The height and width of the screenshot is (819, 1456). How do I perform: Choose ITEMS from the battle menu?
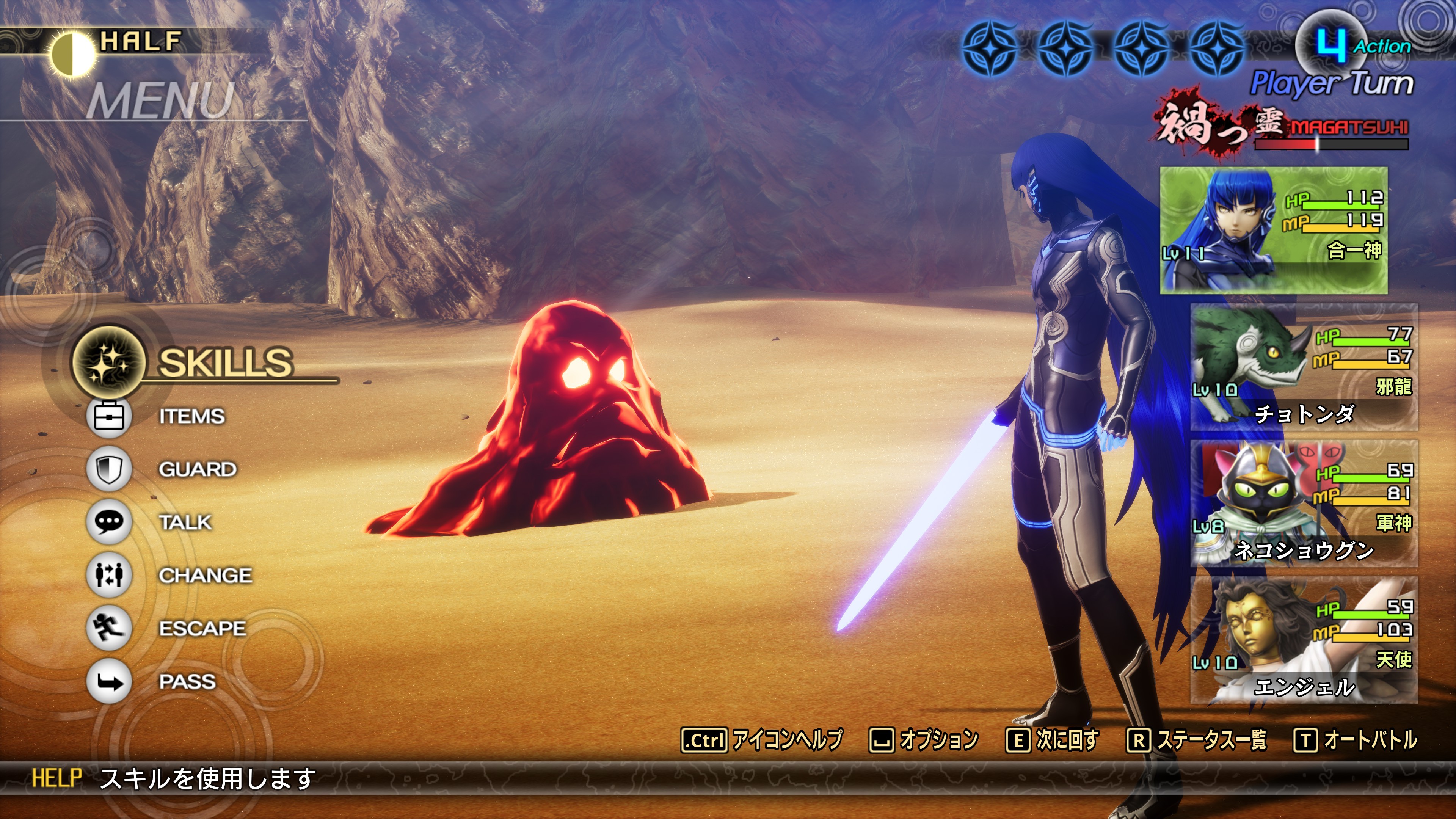coord(191,417)
